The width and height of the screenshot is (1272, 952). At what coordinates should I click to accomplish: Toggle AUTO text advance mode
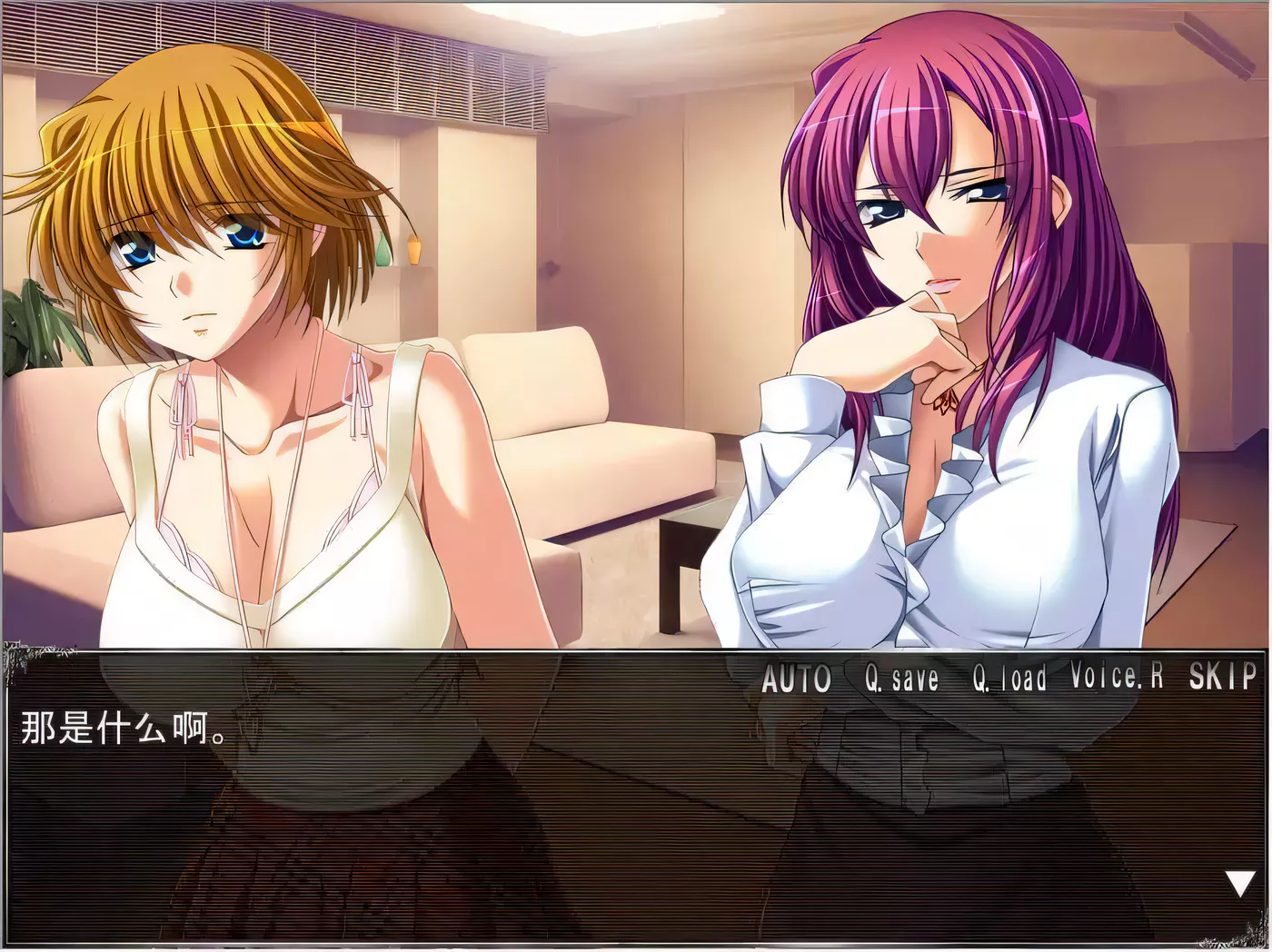[796, 679]
